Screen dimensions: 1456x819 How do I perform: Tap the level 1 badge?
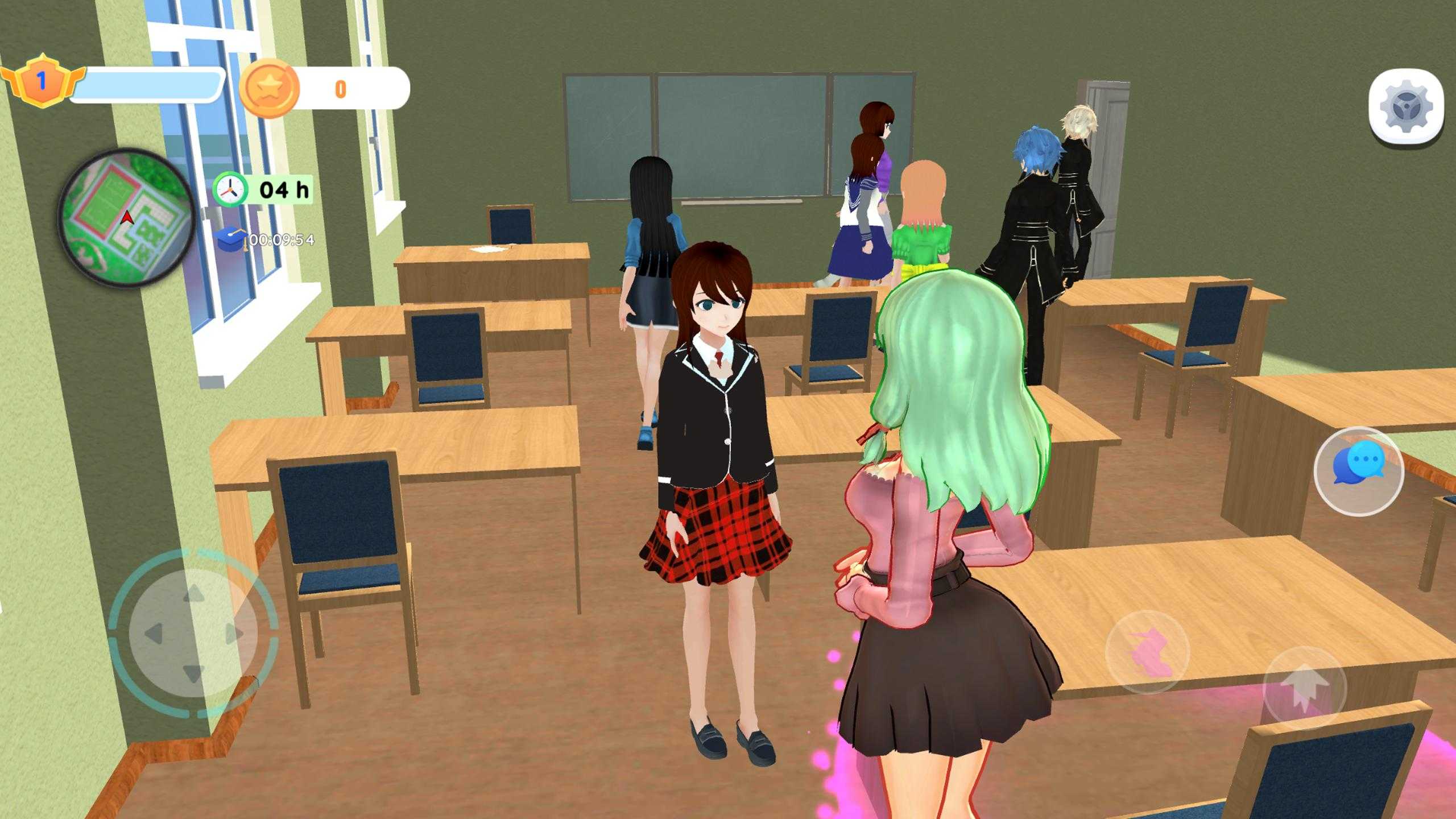click(42, 81)
